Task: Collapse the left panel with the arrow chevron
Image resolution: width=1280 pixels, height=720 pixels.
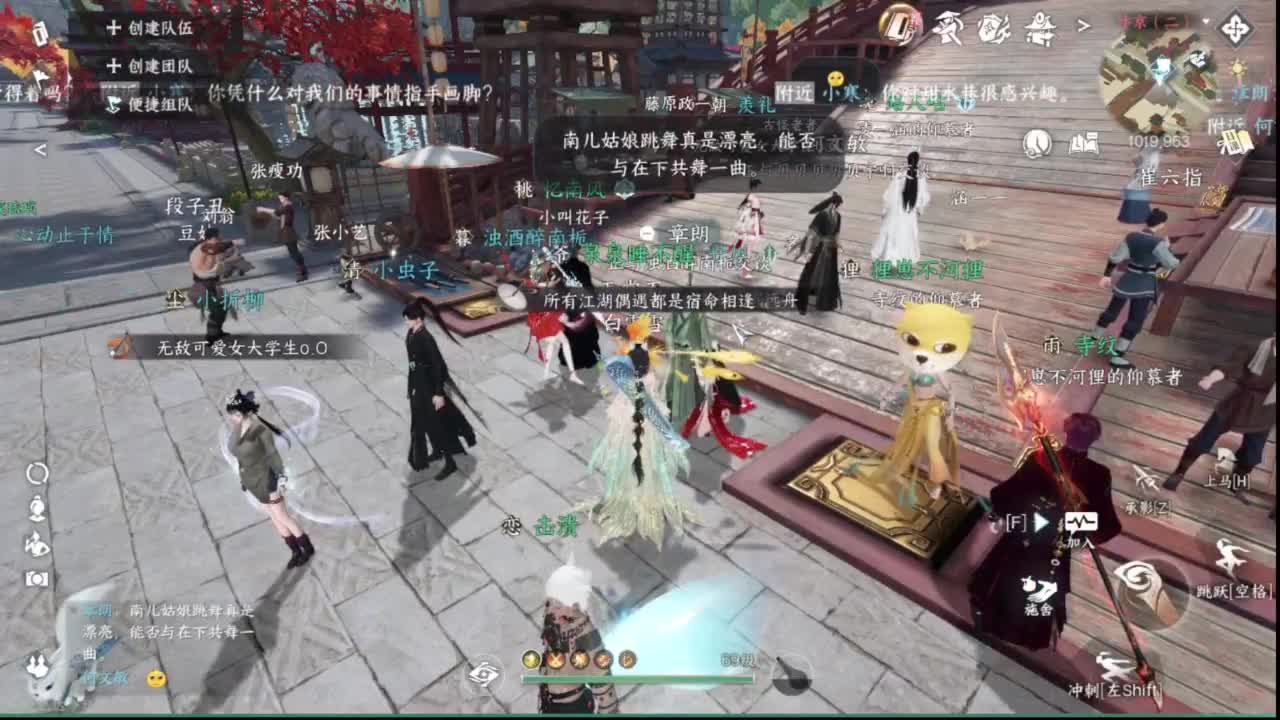Action: pos(40,150)
